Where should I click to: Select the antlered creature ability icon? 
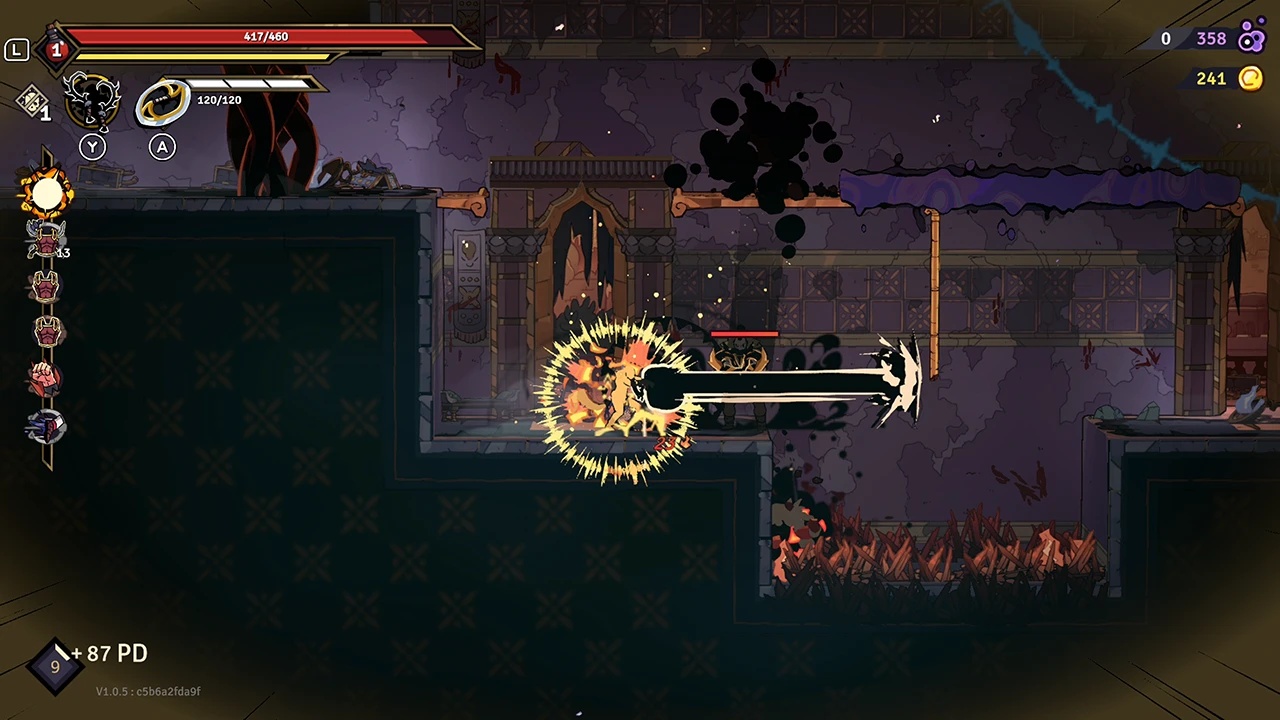click(92, 101)
